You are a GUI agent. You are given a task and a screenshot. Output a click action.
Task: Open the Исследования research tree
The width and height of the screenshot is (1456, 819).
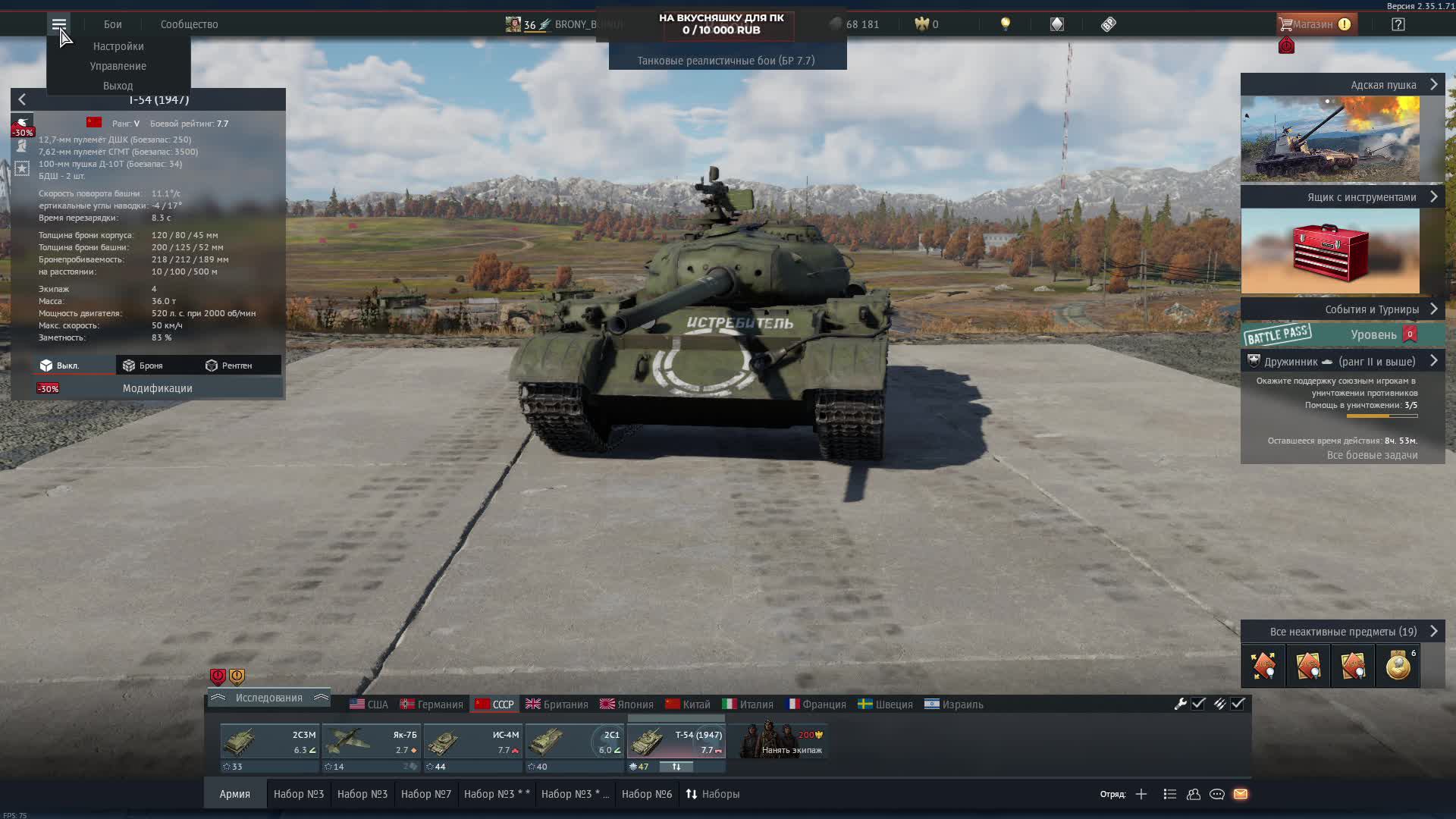click(268, 698)
